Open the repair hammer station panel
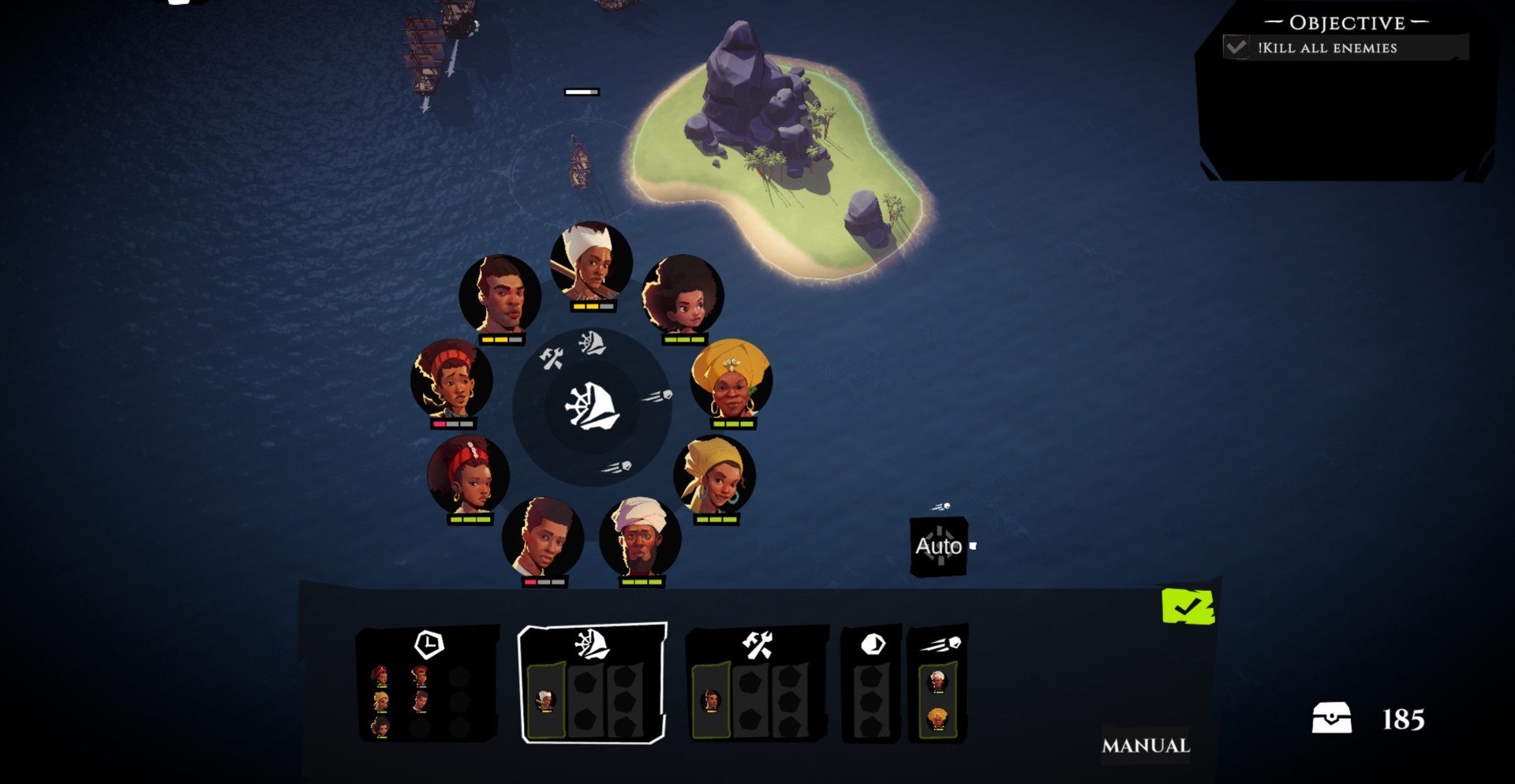The width and height of the screenshot is (1515, 784). pyautogui.click(x=756, y=683)
